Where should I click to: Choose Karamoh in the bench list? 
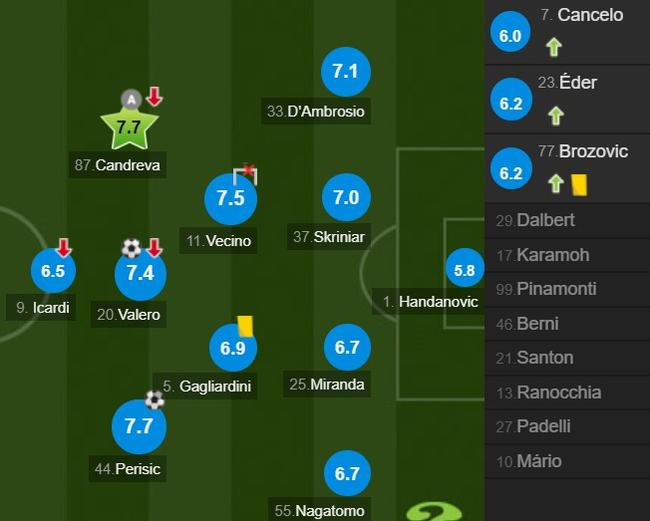567,255
